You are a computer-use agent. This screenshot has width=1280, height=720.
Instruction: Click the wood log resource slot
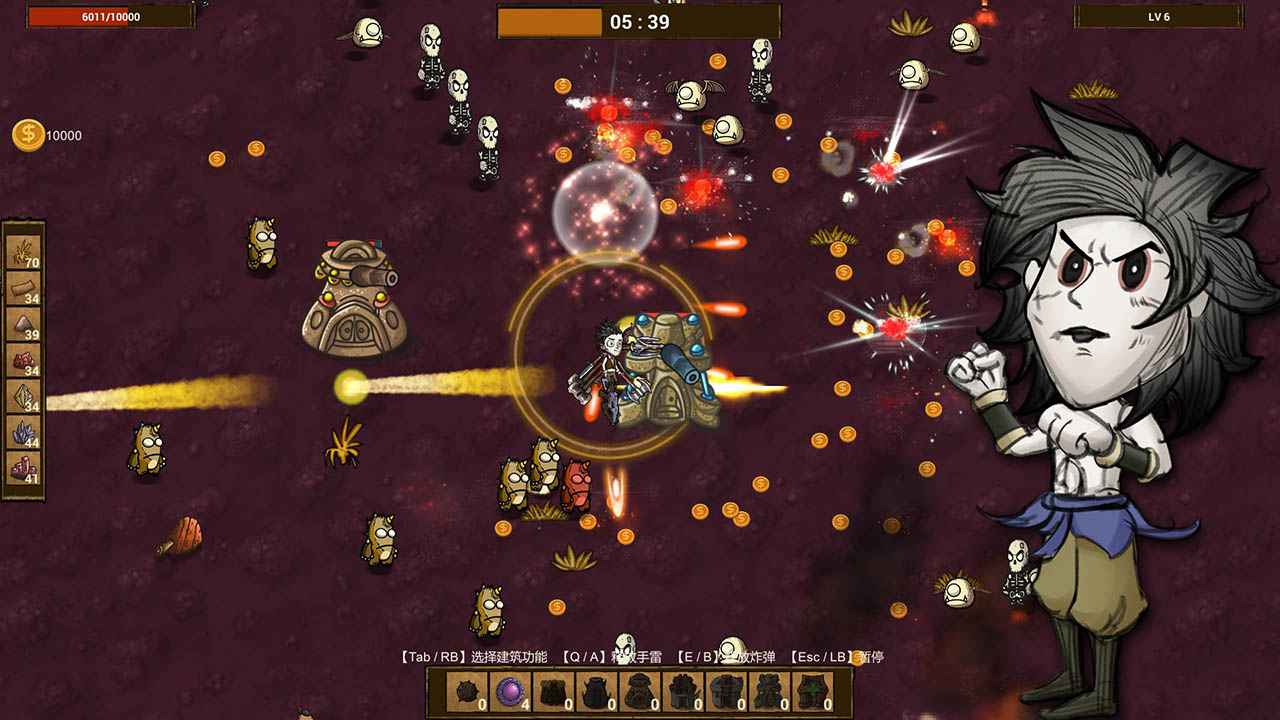(x=24, y=288)
